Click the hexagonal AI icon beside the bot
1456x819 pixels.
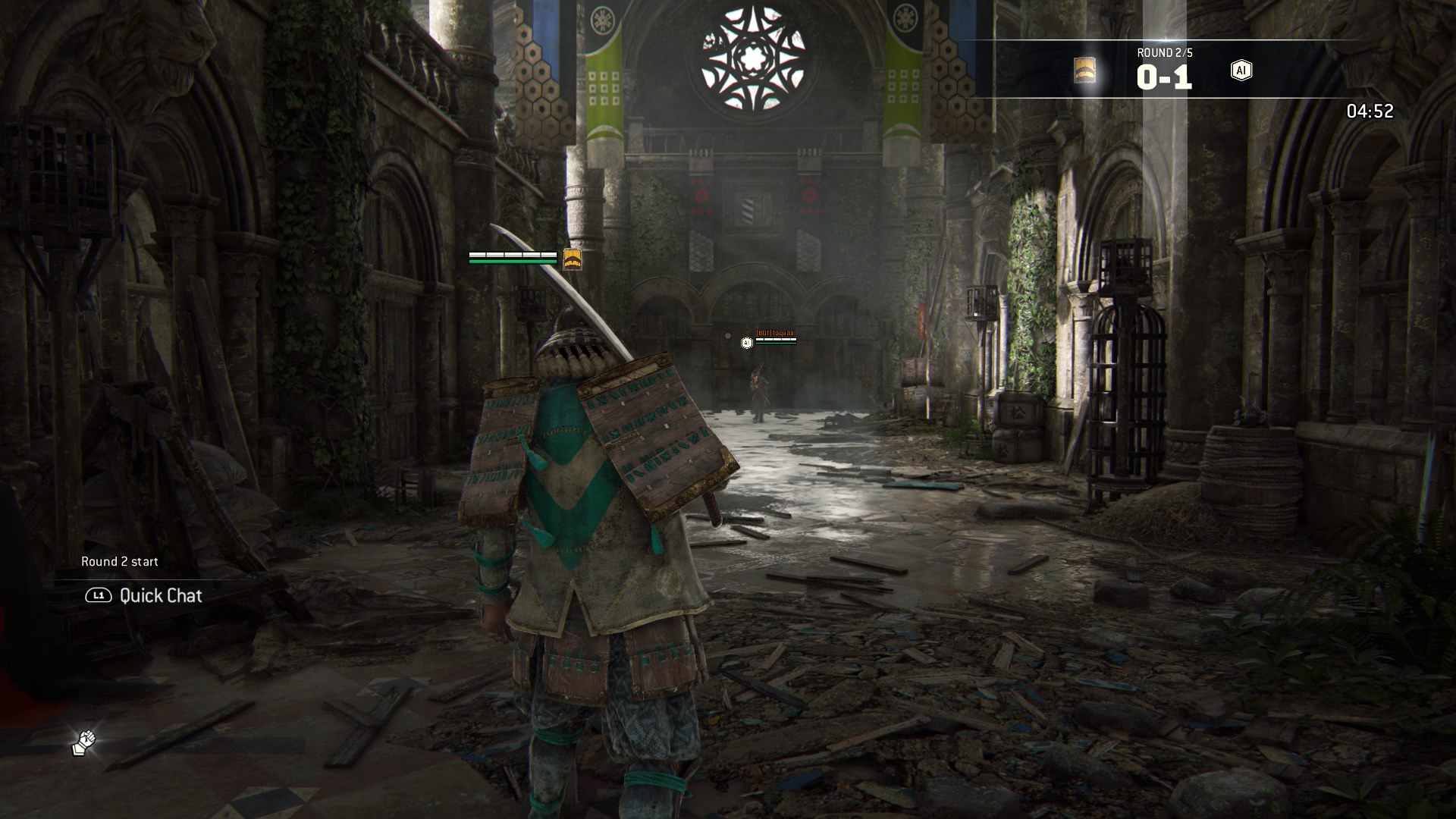point(746,343)
